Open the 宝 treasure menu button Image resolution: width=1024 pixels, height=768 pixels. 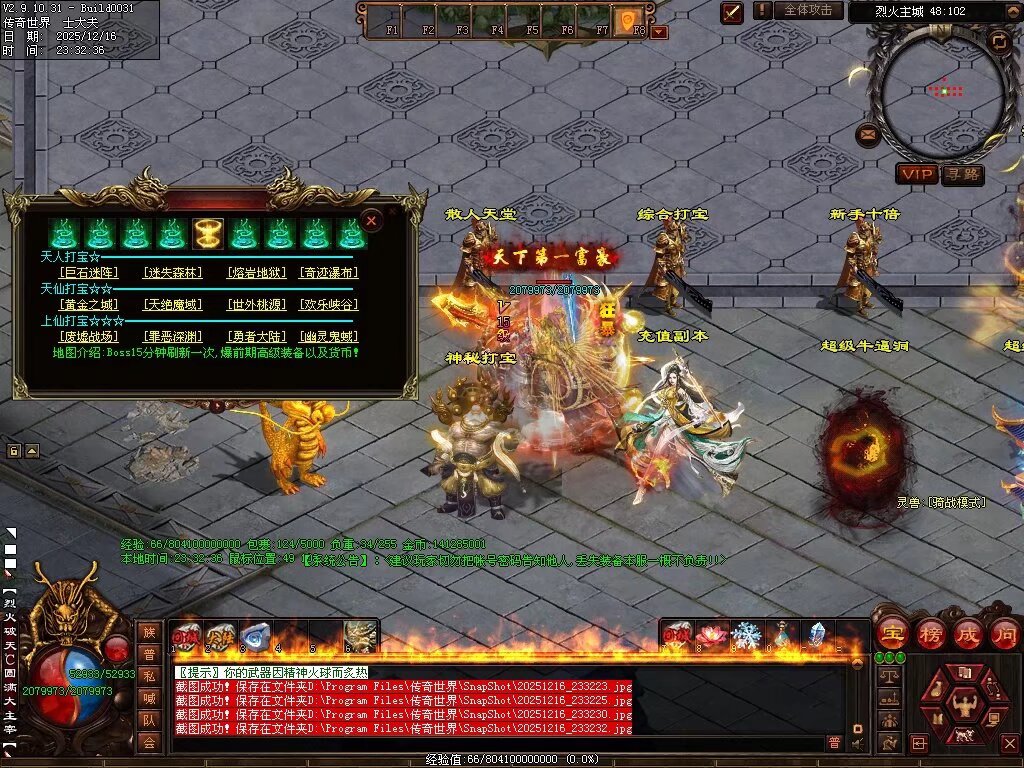[891, 634]
